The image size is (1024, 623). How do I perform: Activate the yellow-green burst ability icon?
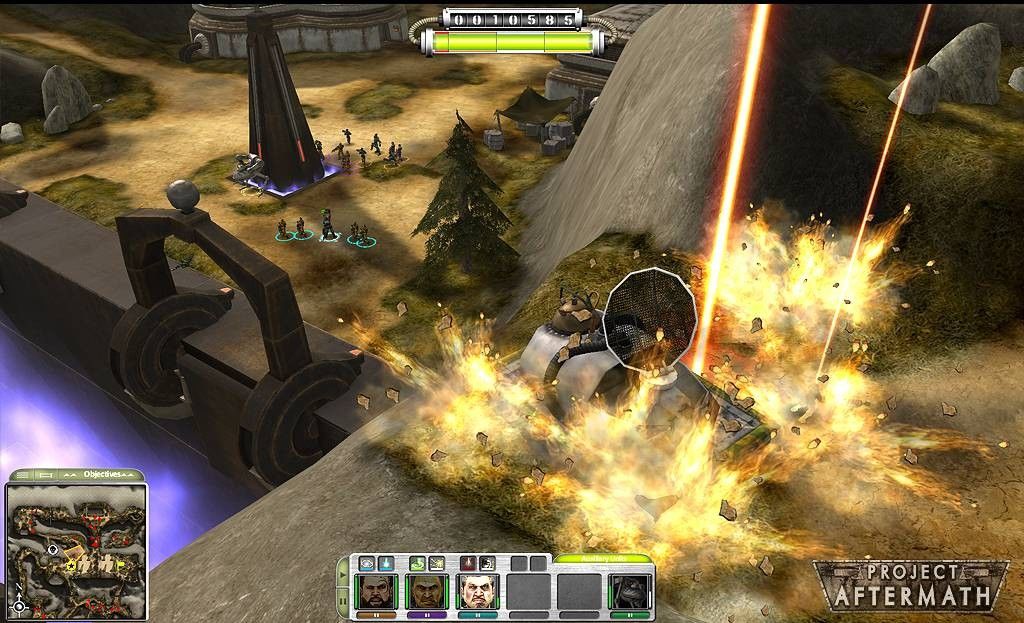point(436,564)
